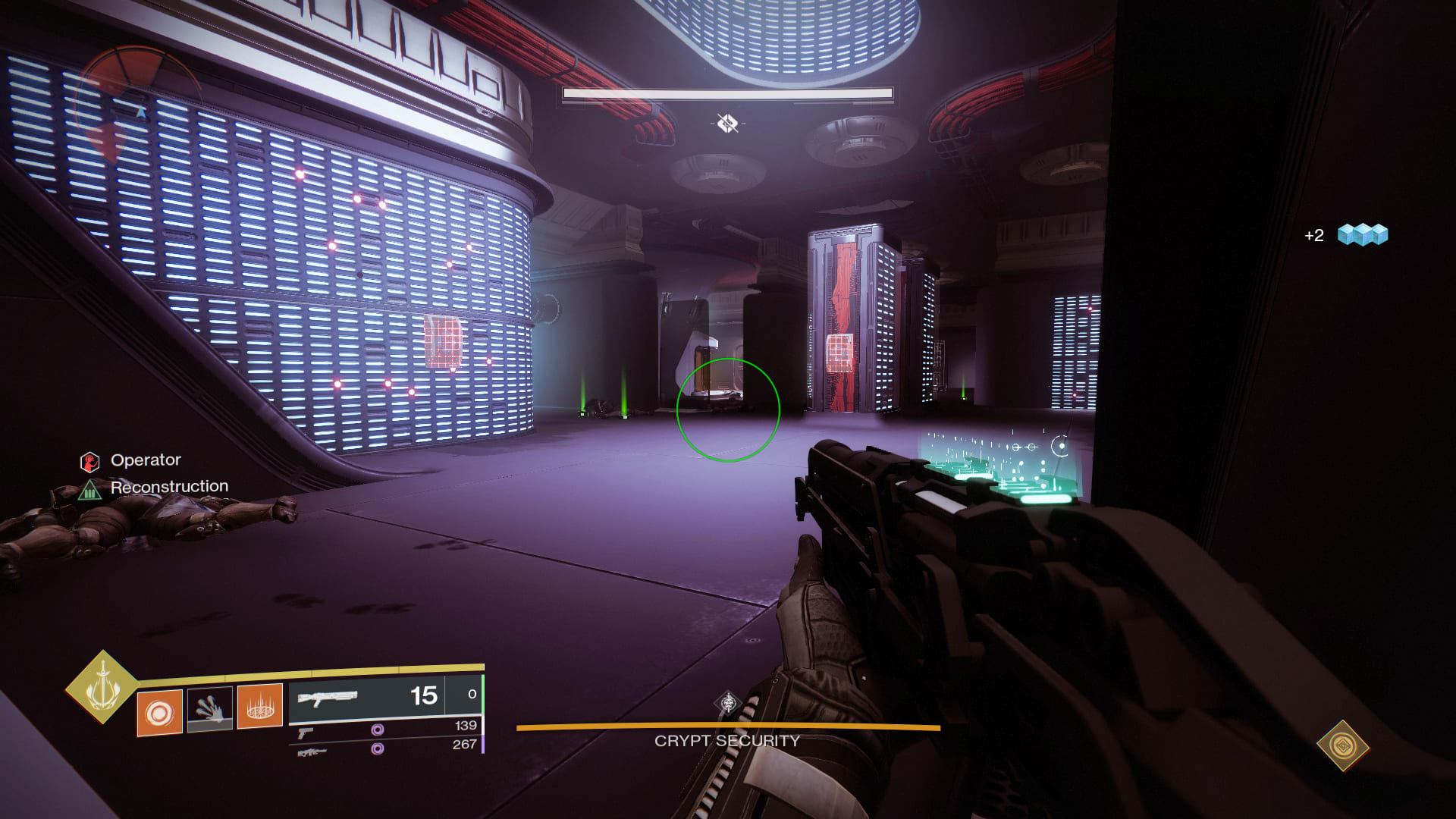Use the orange circular grenade ability
This screenshot has width=1456, height=819.
point(159,712)
